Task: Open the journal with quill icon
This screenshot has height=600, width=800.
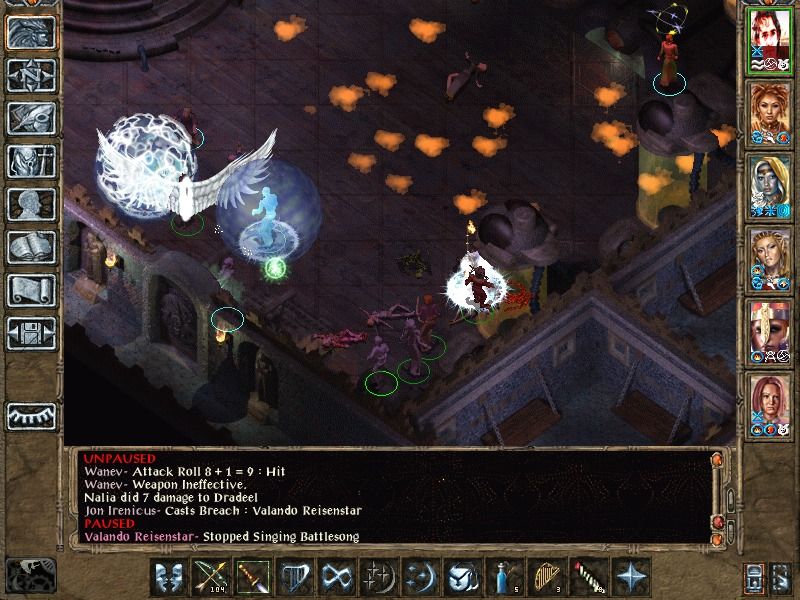Action: tap(31, 117)
